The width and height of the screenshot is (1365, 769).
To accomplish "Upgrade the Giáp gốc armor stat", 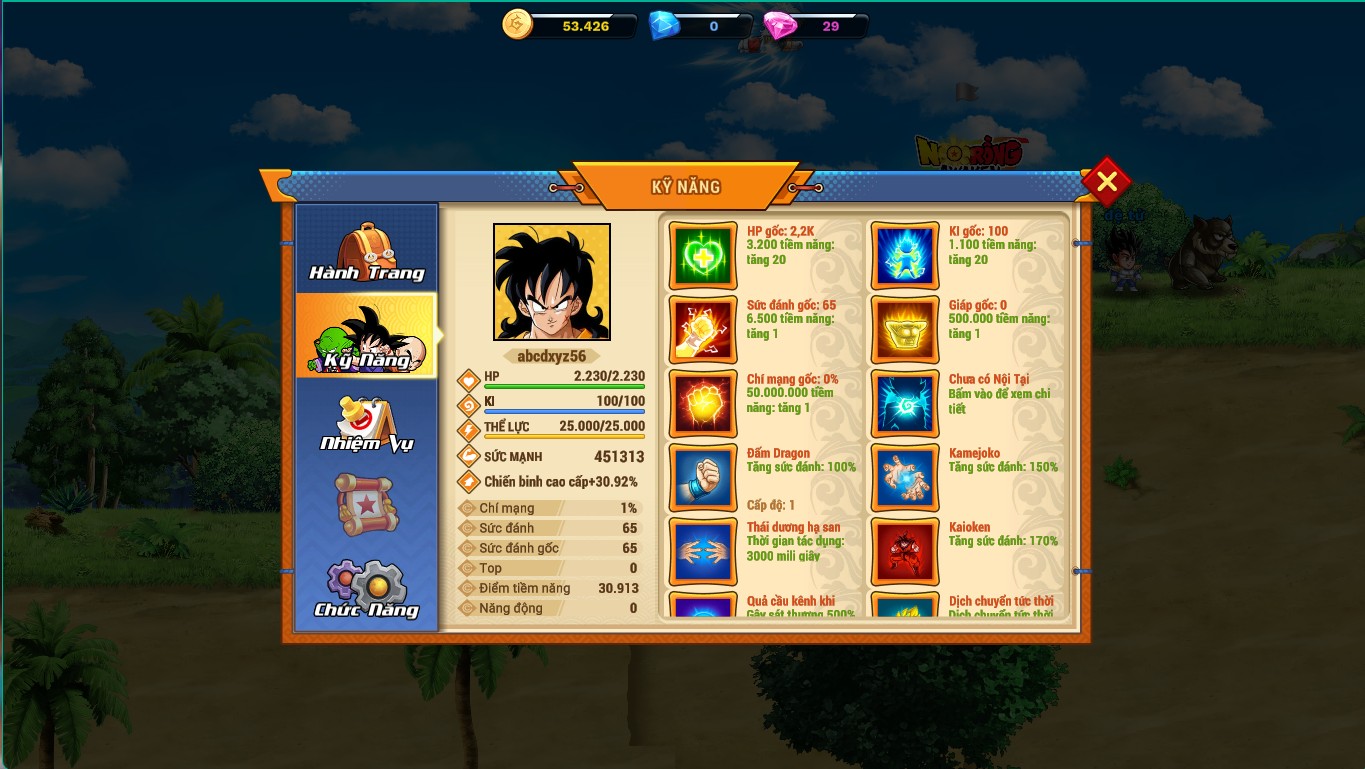I will pyautogui.click(x=905, y=330).
